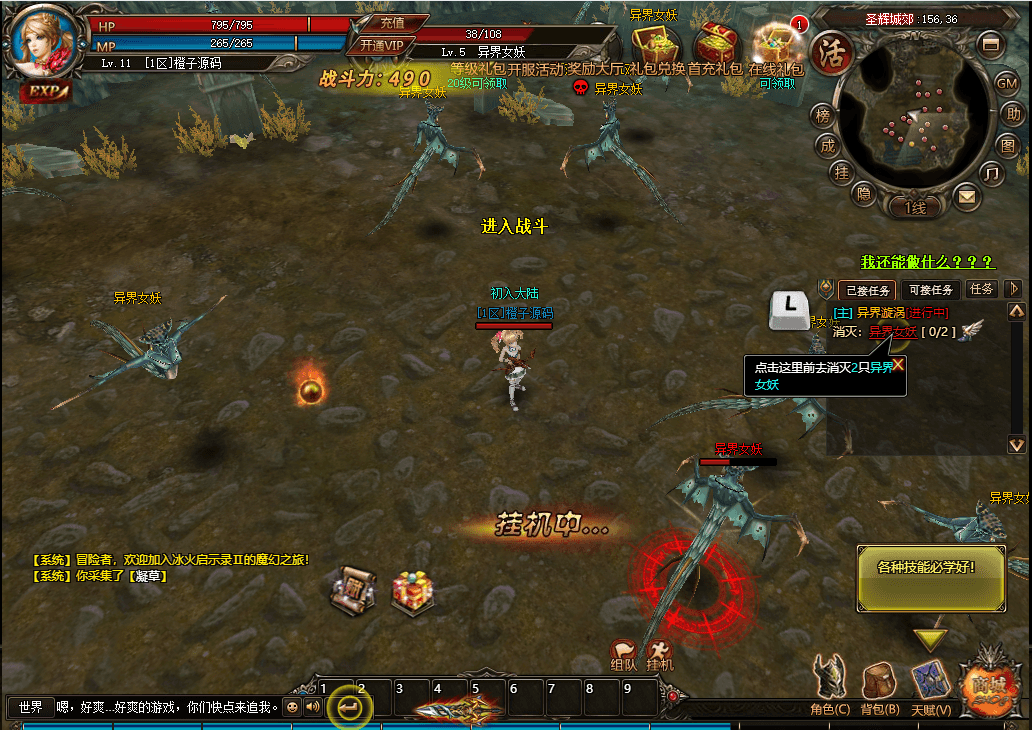
Task: Select the 世界 chat channel button
Action: [x=30, y=707]
